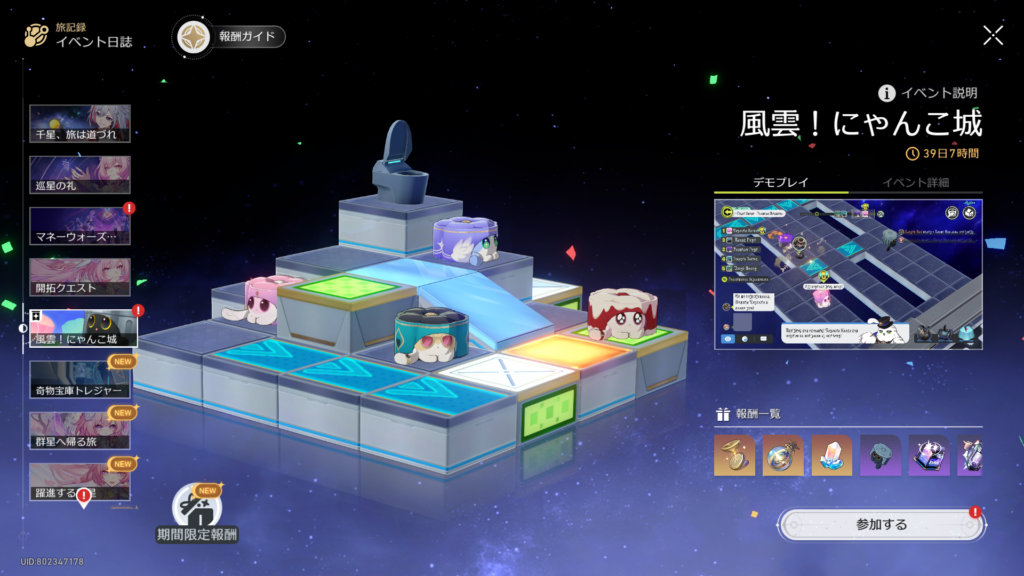Choose the 開拓クエスト event entry

(80, 278)
